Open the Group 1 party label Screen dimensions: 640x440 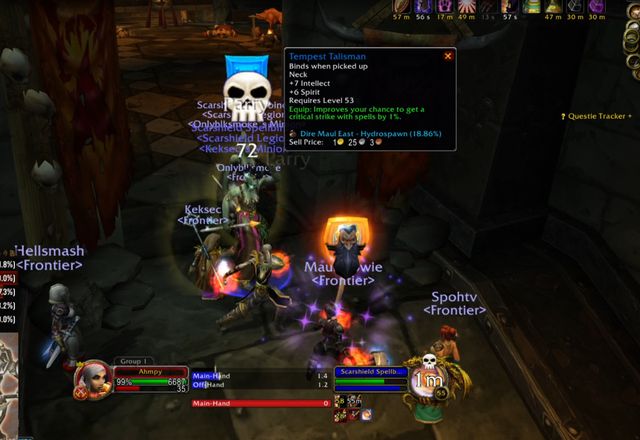click(x=132, y=361)
